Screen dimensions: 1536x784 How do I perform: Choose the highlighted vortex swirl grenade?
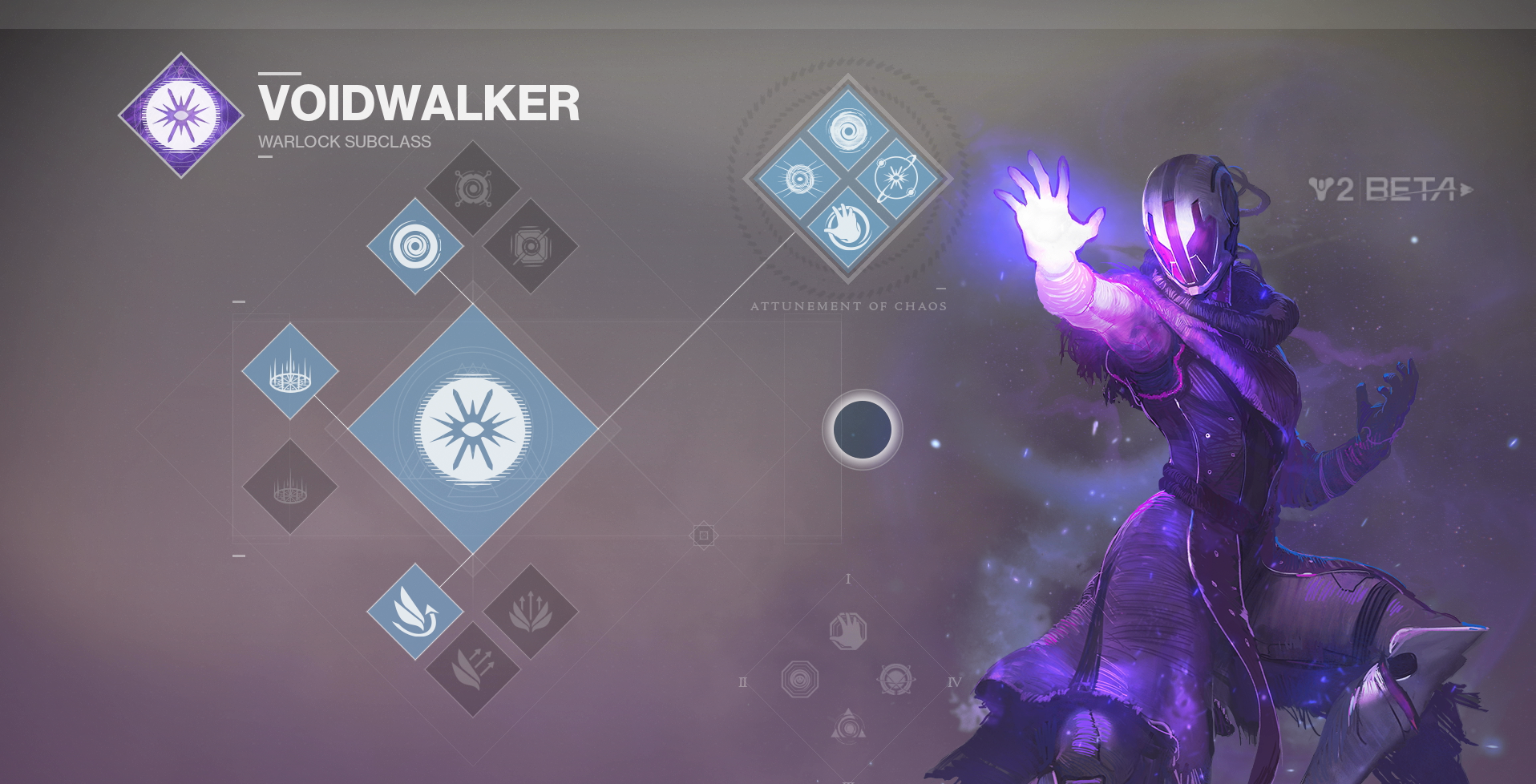pyautogui.click(x=415, y=246)
